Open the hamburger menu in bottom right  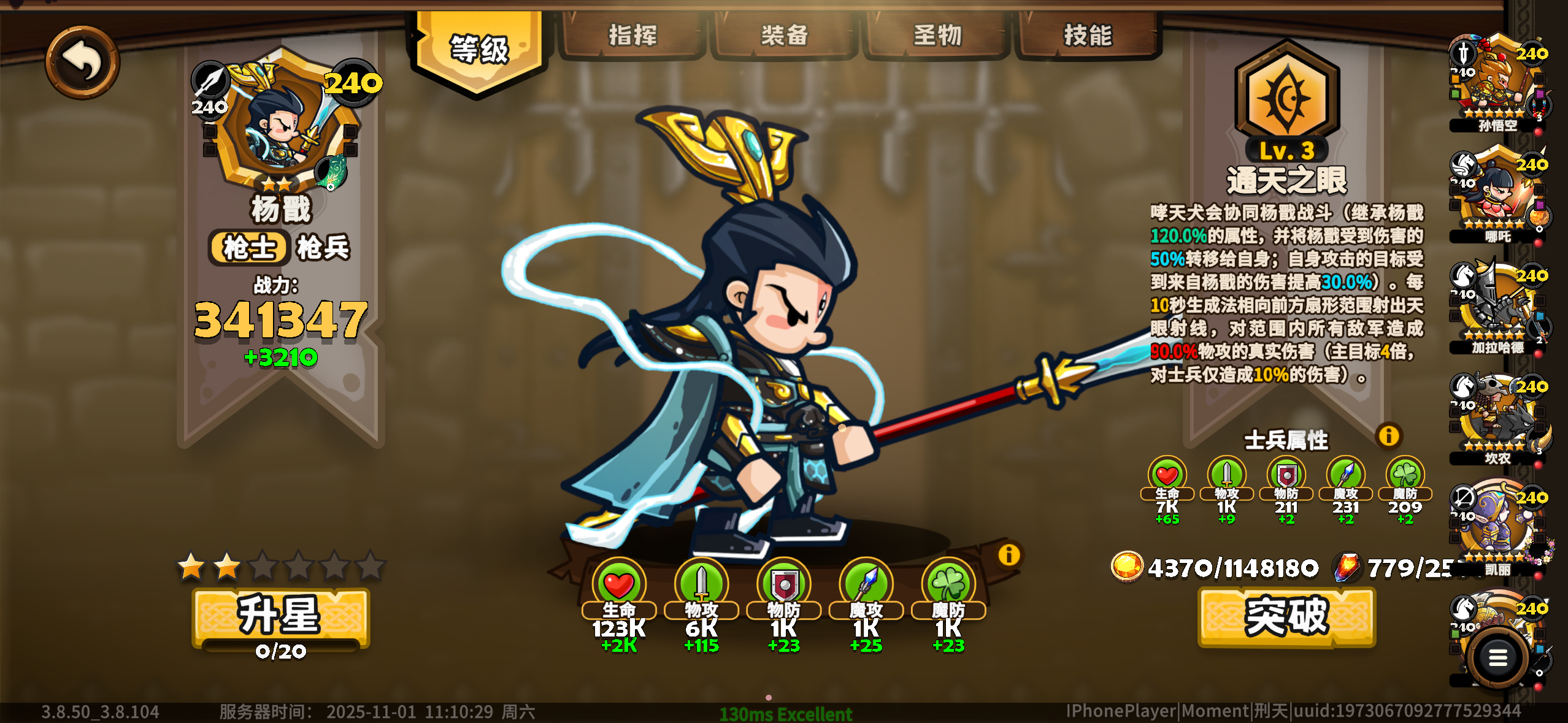1497,657
